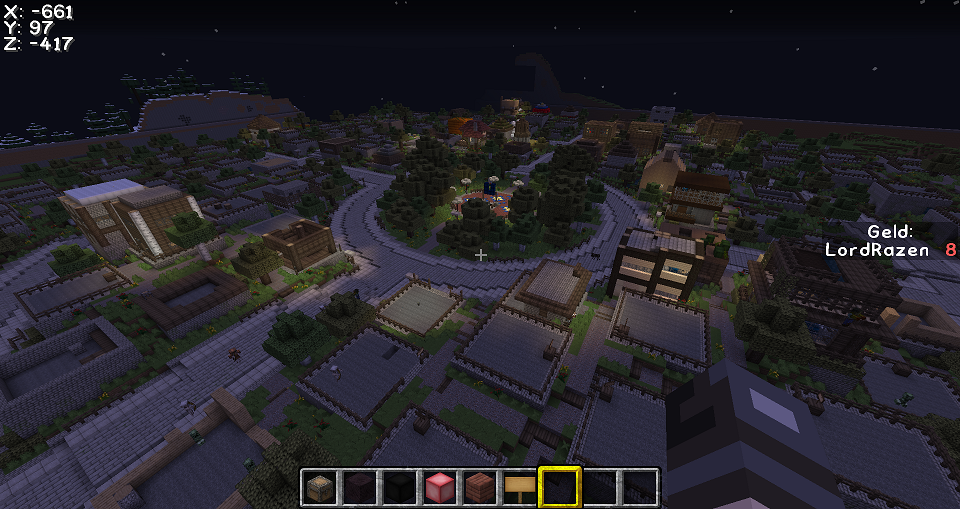The image size is (960, 509).
Task: Pick the pure black block slot
Action: [400, 487]
